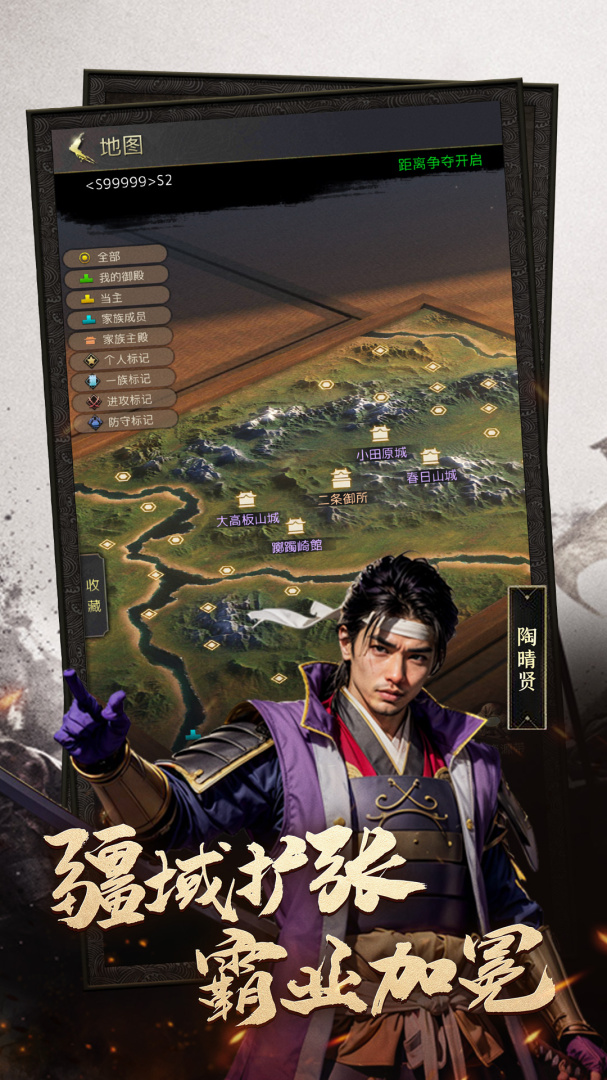The height and width of the screenshot is (1080, 607).
Task: Filter by 一族标记
Action: 122,380
